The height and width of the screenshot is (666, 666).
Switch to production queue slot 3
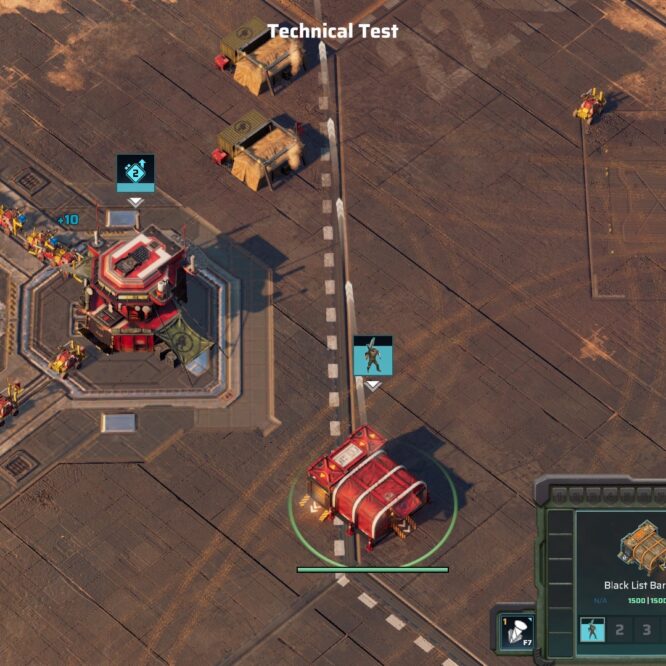(x=646, y=630)
